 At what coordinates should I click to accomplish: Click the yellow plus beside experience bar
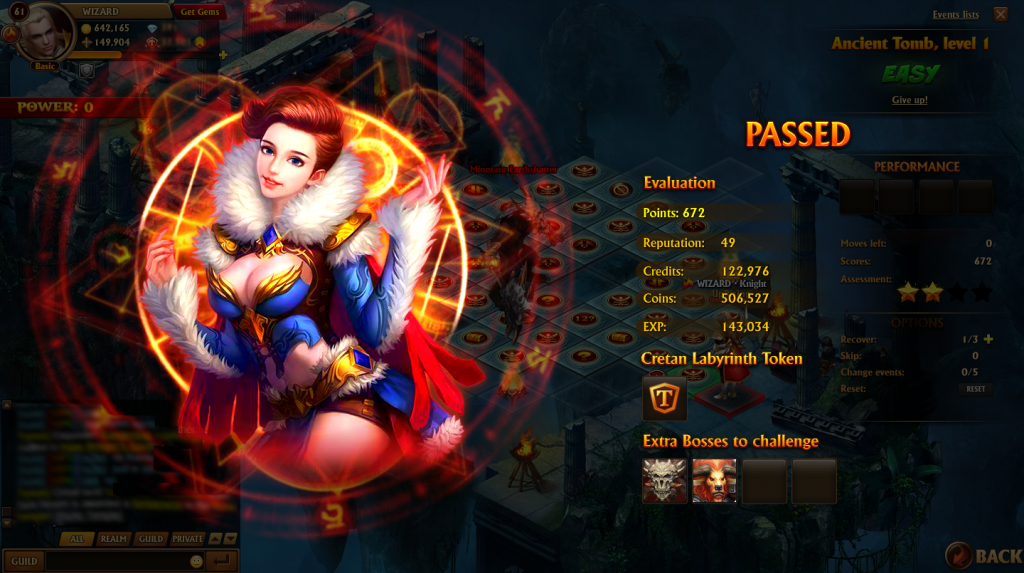click(223, 55)
